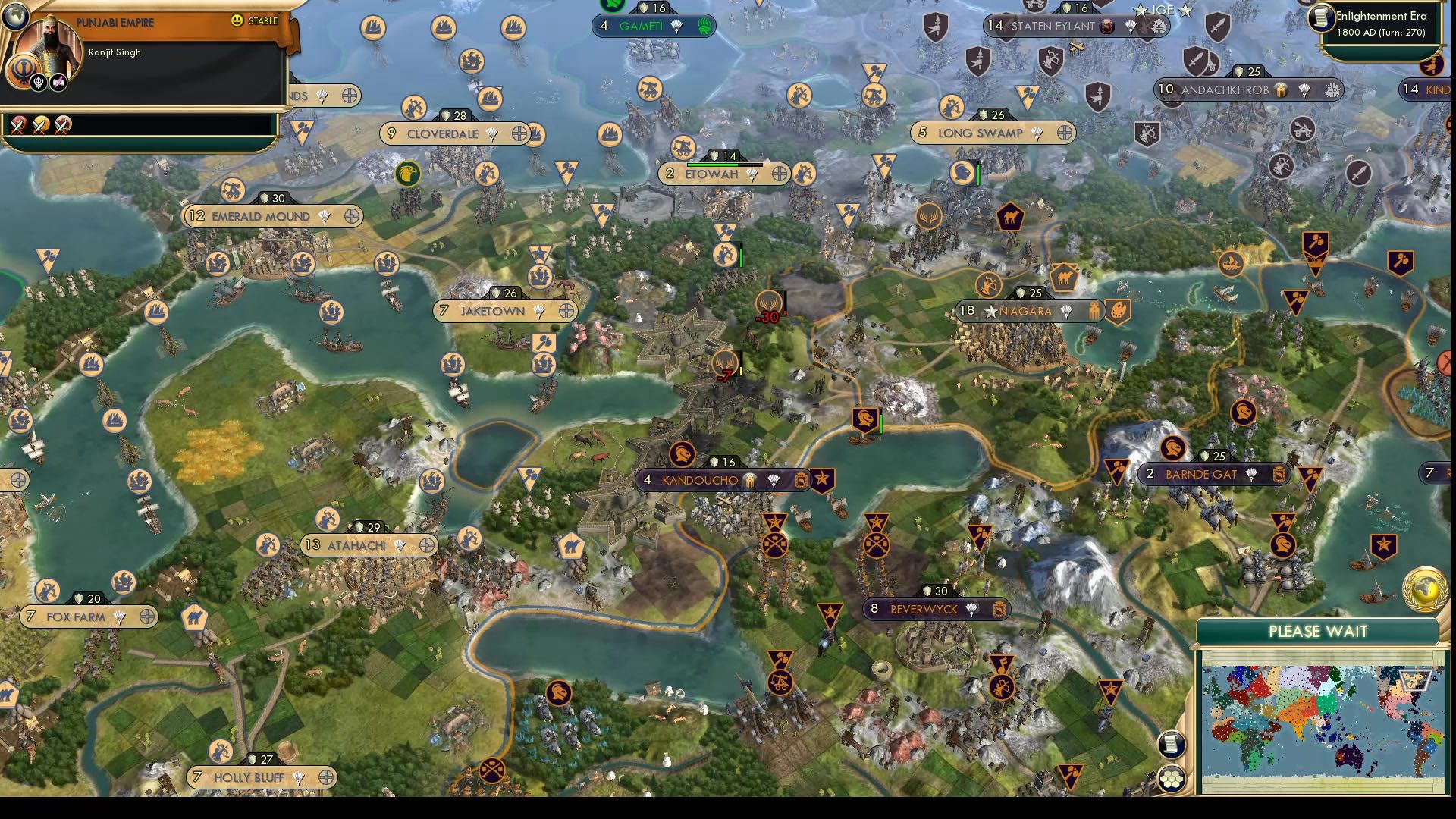Click the Fox Farm city banner
Viewport: 1456px width, 819px height.
point(79,617)
